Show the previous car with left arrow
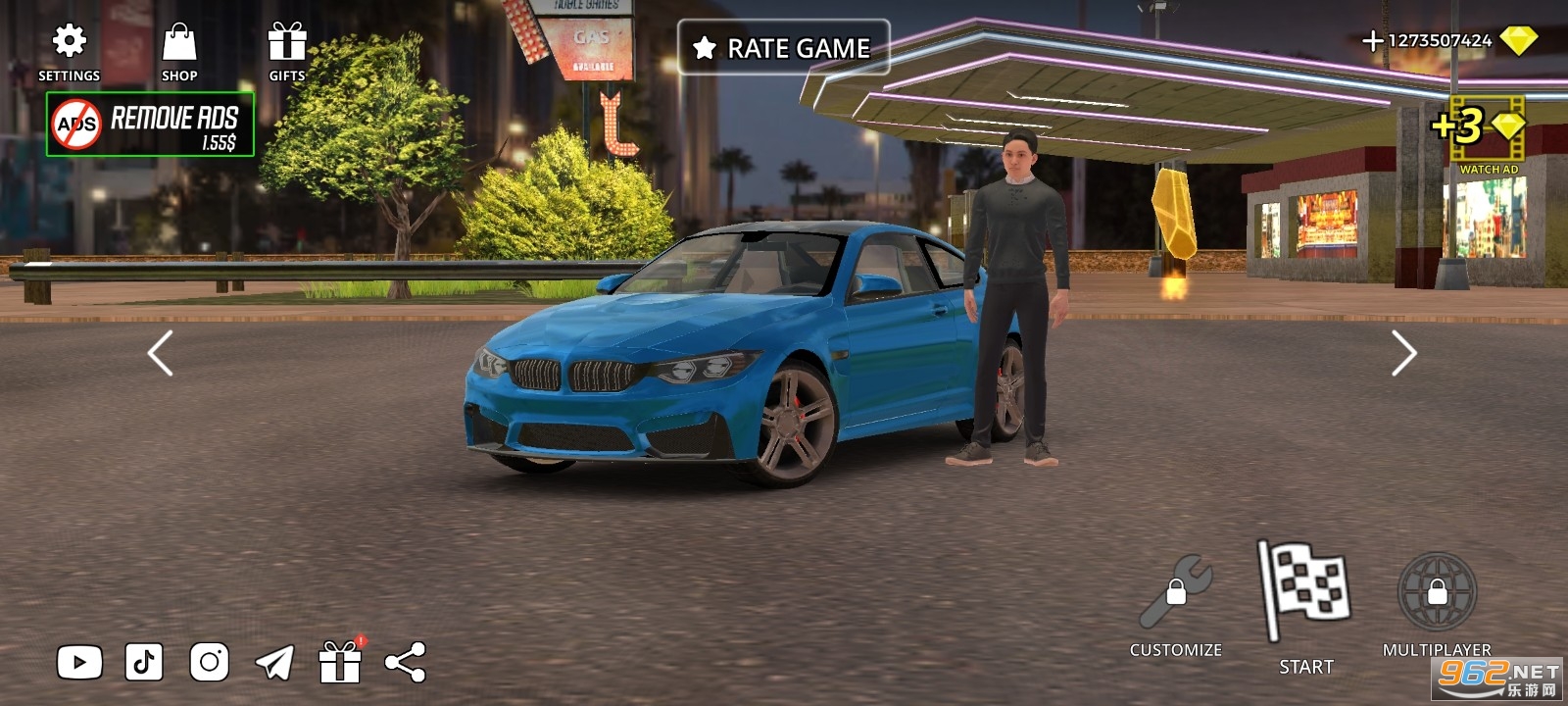Viewport: 1568px width, 706px height. [x=160, y=353]
